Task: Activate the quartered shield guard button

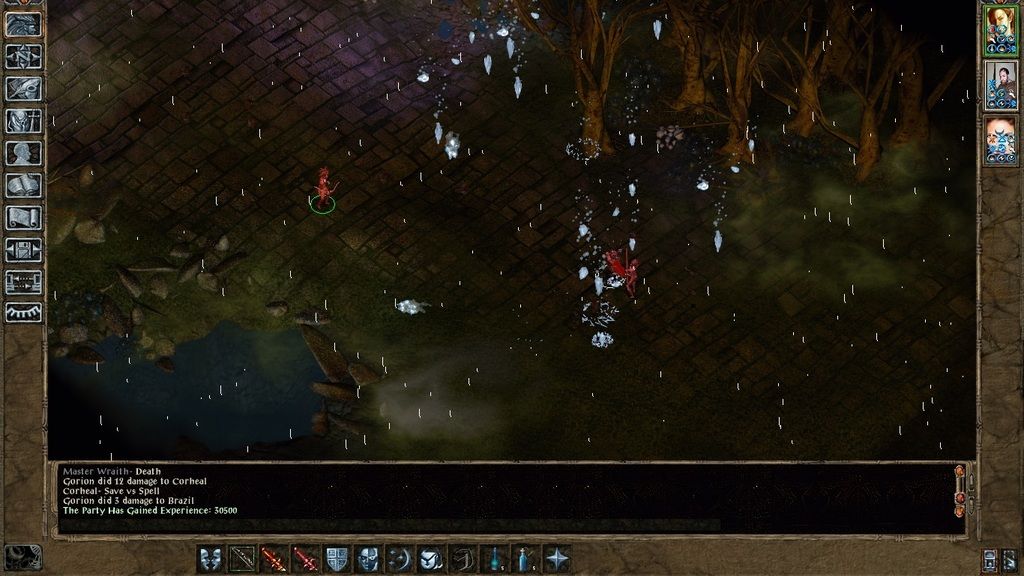Action: point(337,559)
